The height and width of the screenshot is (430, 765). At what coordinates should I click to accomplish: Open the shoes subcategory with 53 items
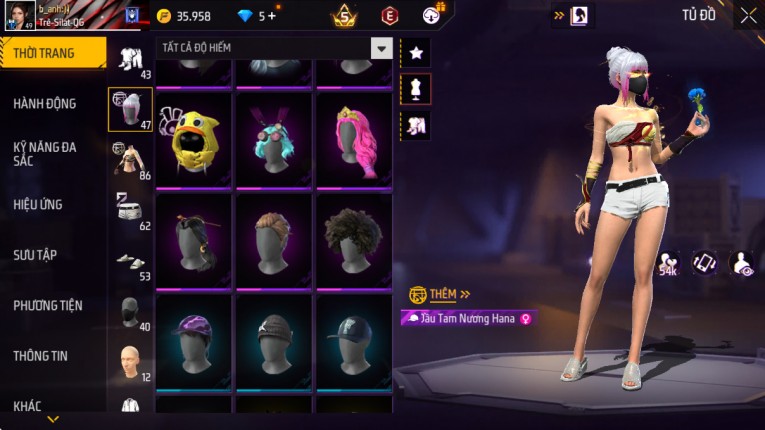click(x=130, y=261)
